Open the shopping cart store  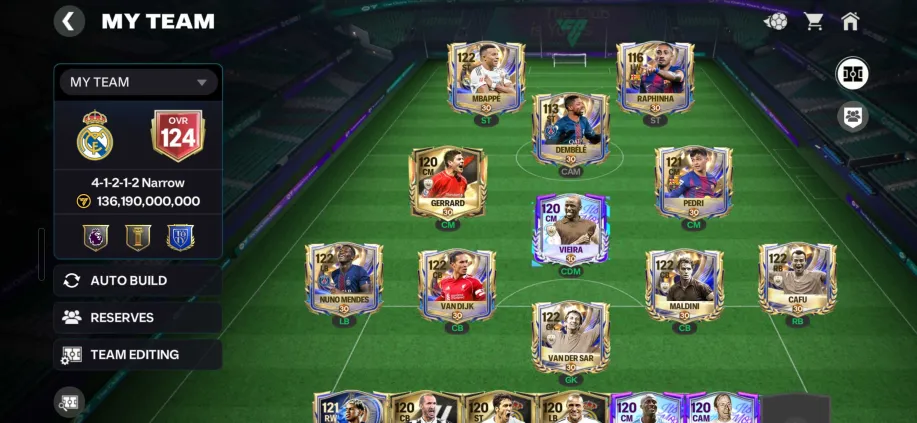pyautogui.click(x=813, y=21)
